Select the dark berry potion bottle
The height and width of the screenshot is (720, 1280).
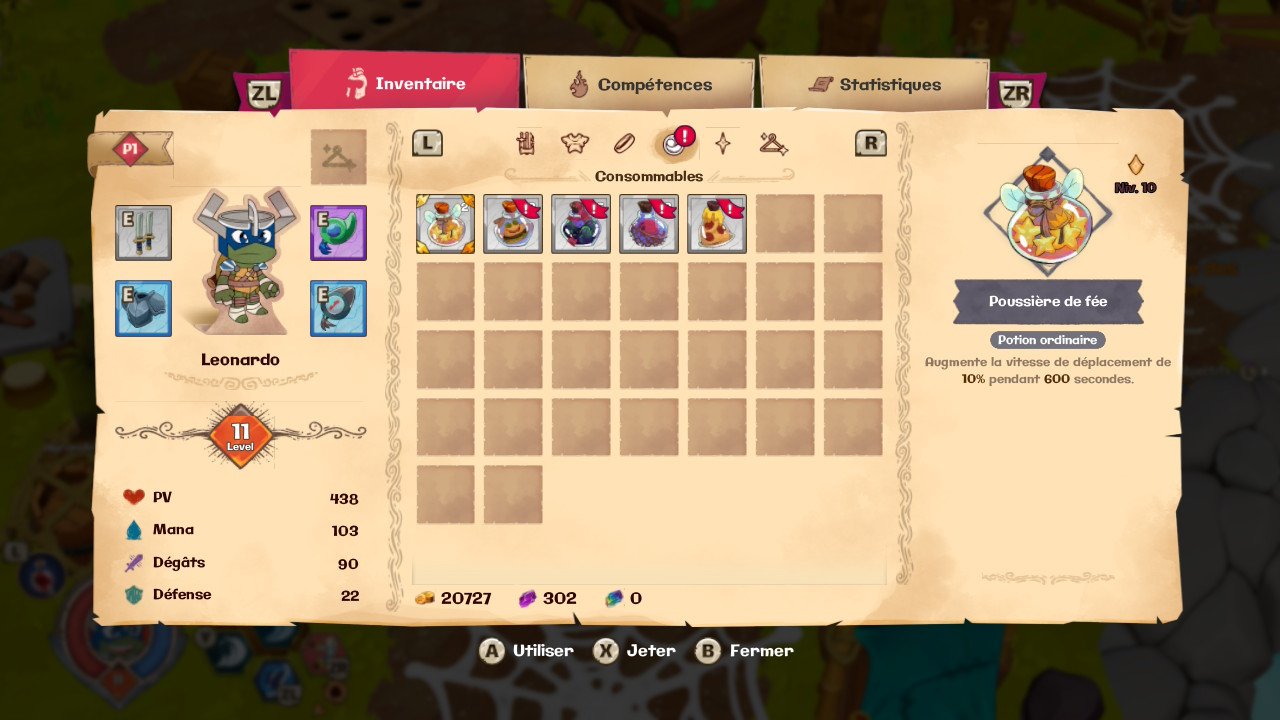(x=581, y=224)
